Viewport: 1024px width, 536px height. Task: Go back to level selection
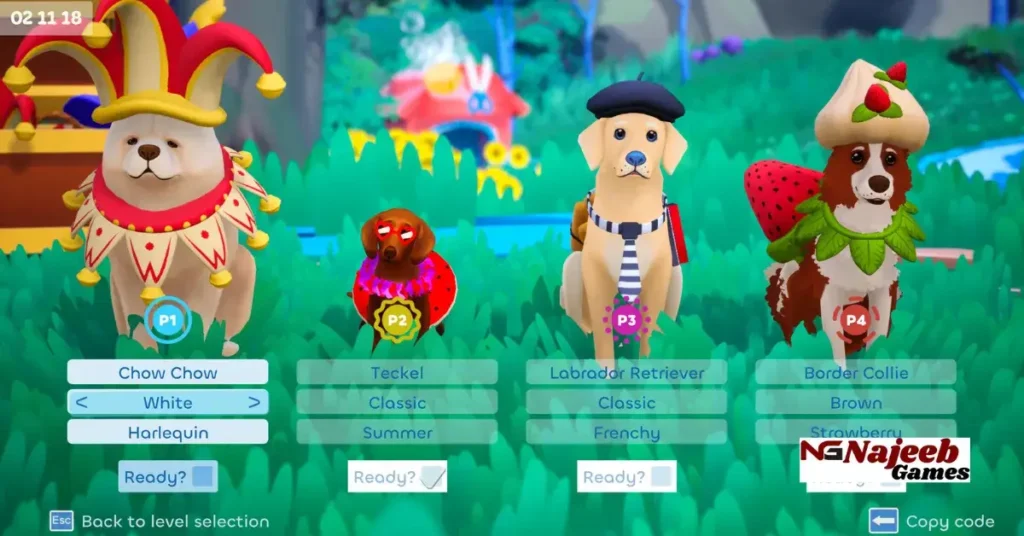[160, 521]
